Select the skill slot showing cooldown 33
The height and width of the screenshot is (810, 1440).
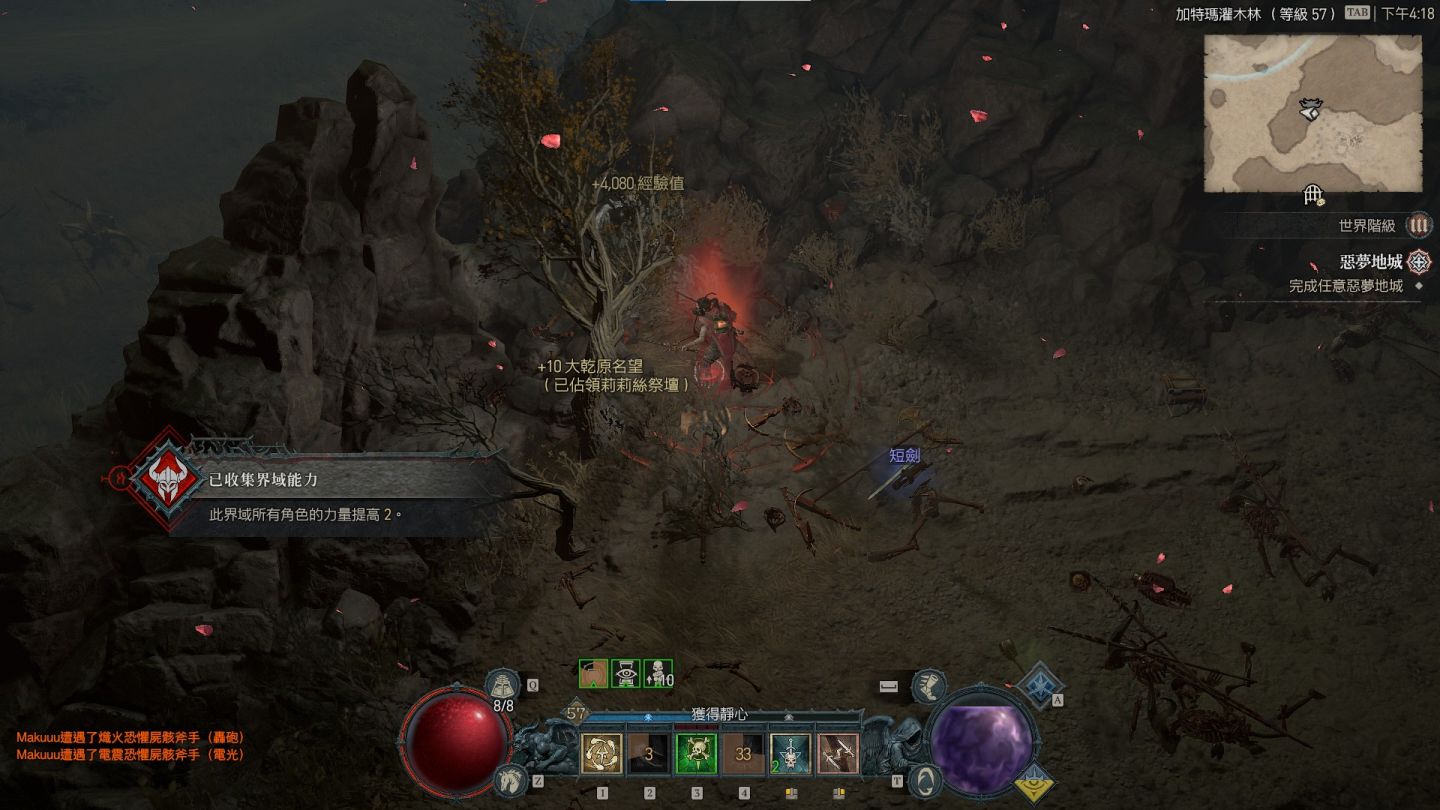point(743,754)
